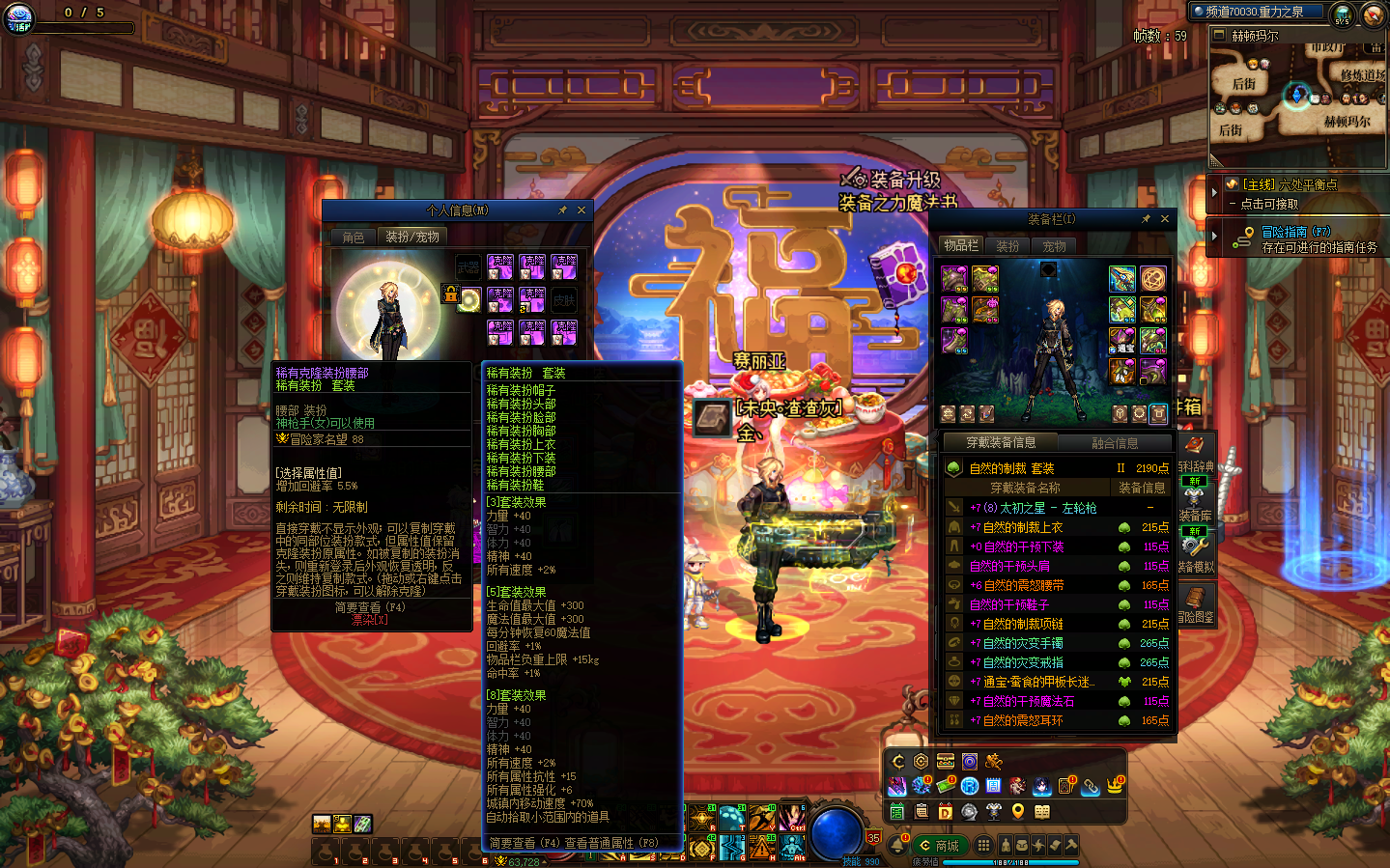Select the 装扮/宠物 tab
1390x868 pixels.
point(412,237)
